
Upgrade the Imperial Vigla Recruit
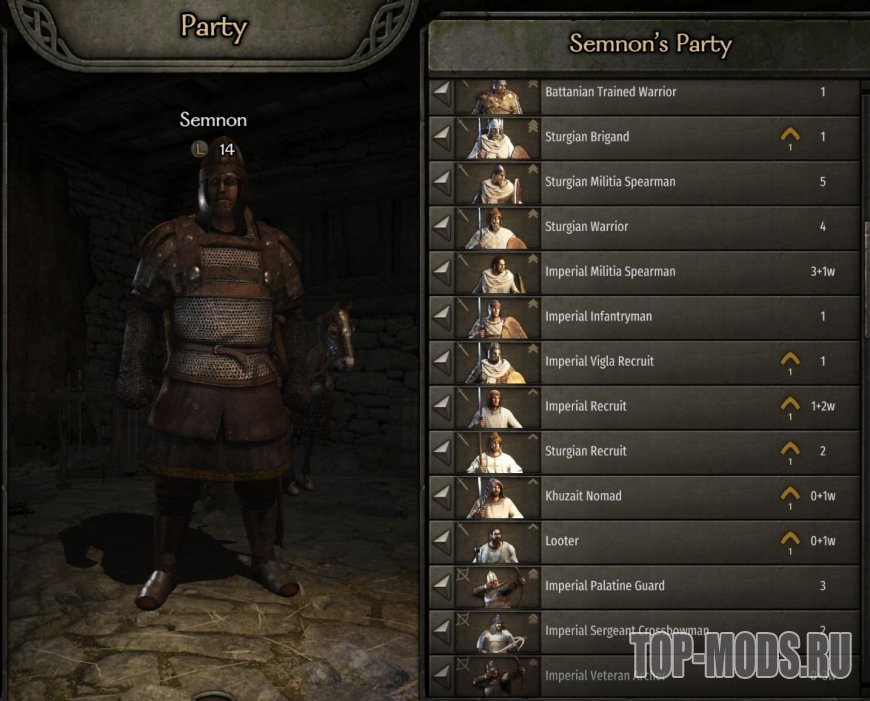[790, 360]
